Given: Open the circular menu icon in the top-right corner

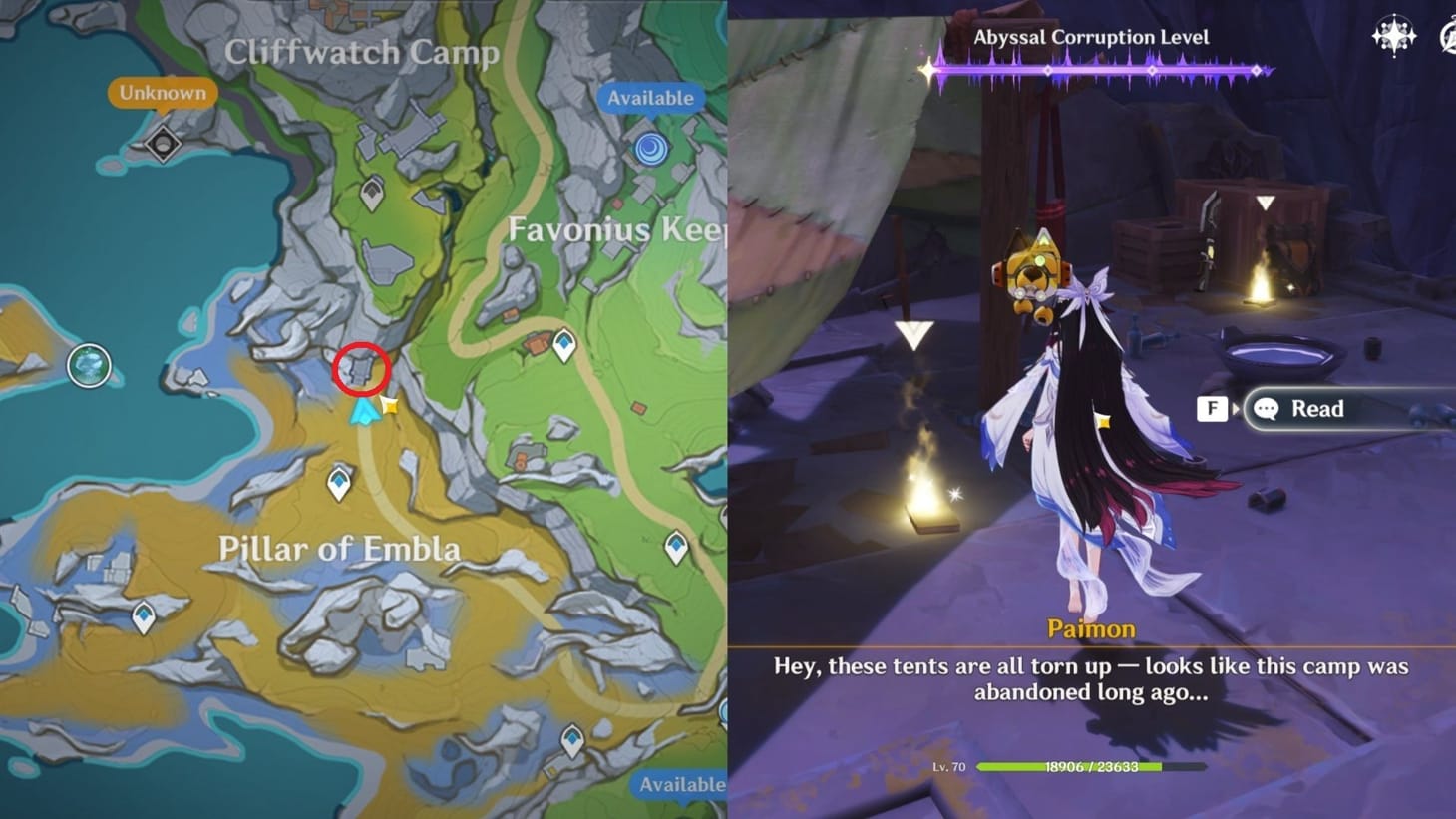Looking at the screenshot, I should pos(1448,33).
